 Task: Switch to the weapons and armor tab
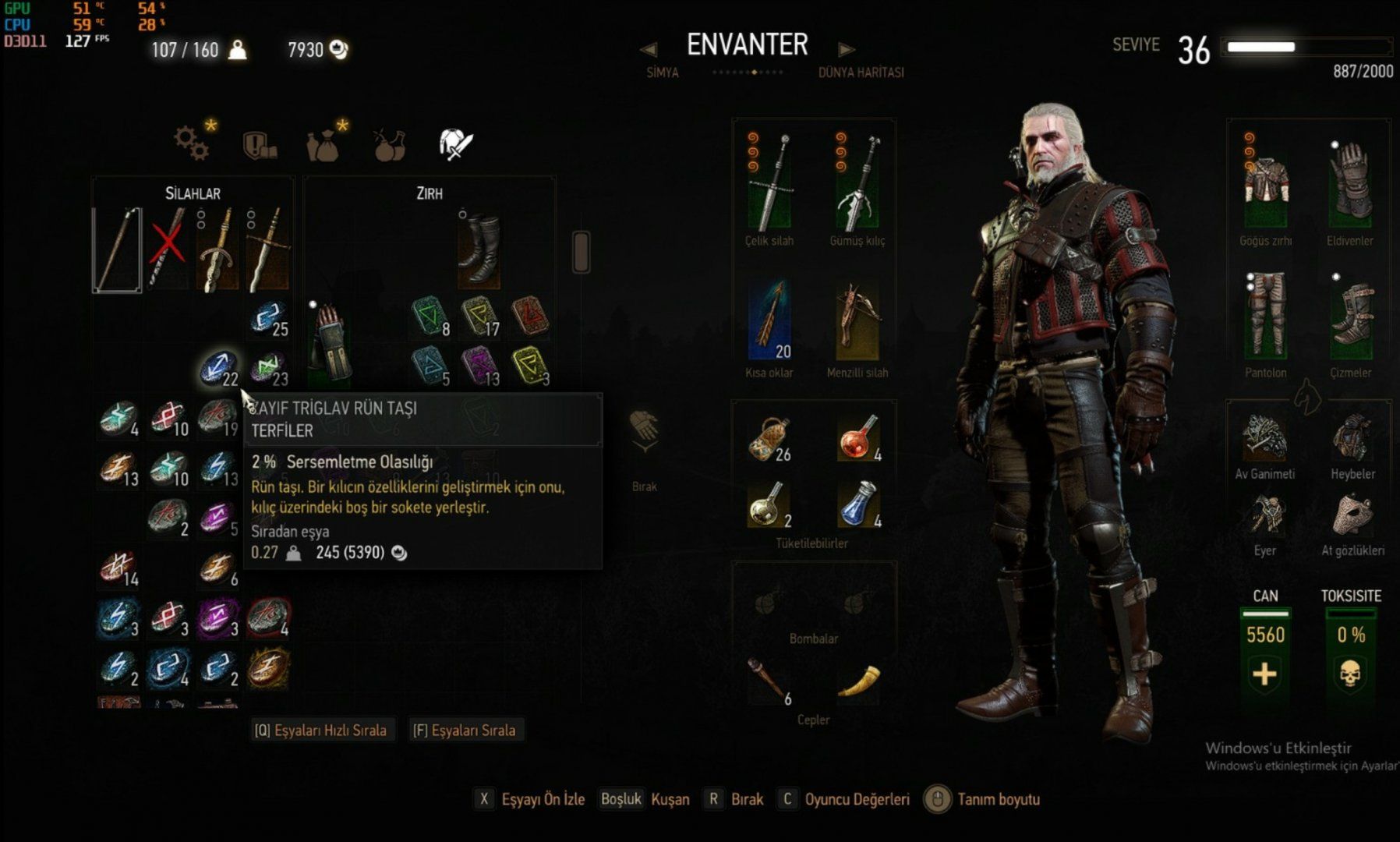pyautogui.click(x=455, y=144)
